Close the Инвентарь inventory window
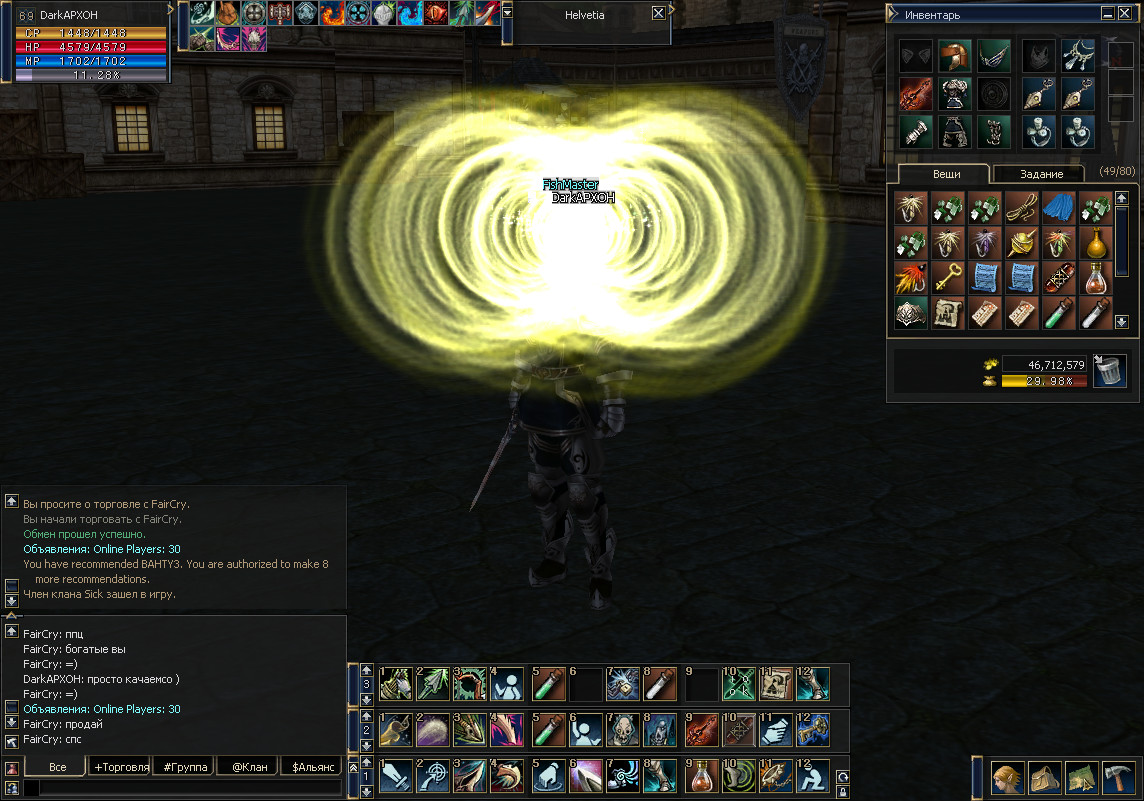The image size is (1144, 801). point(1126,14)
